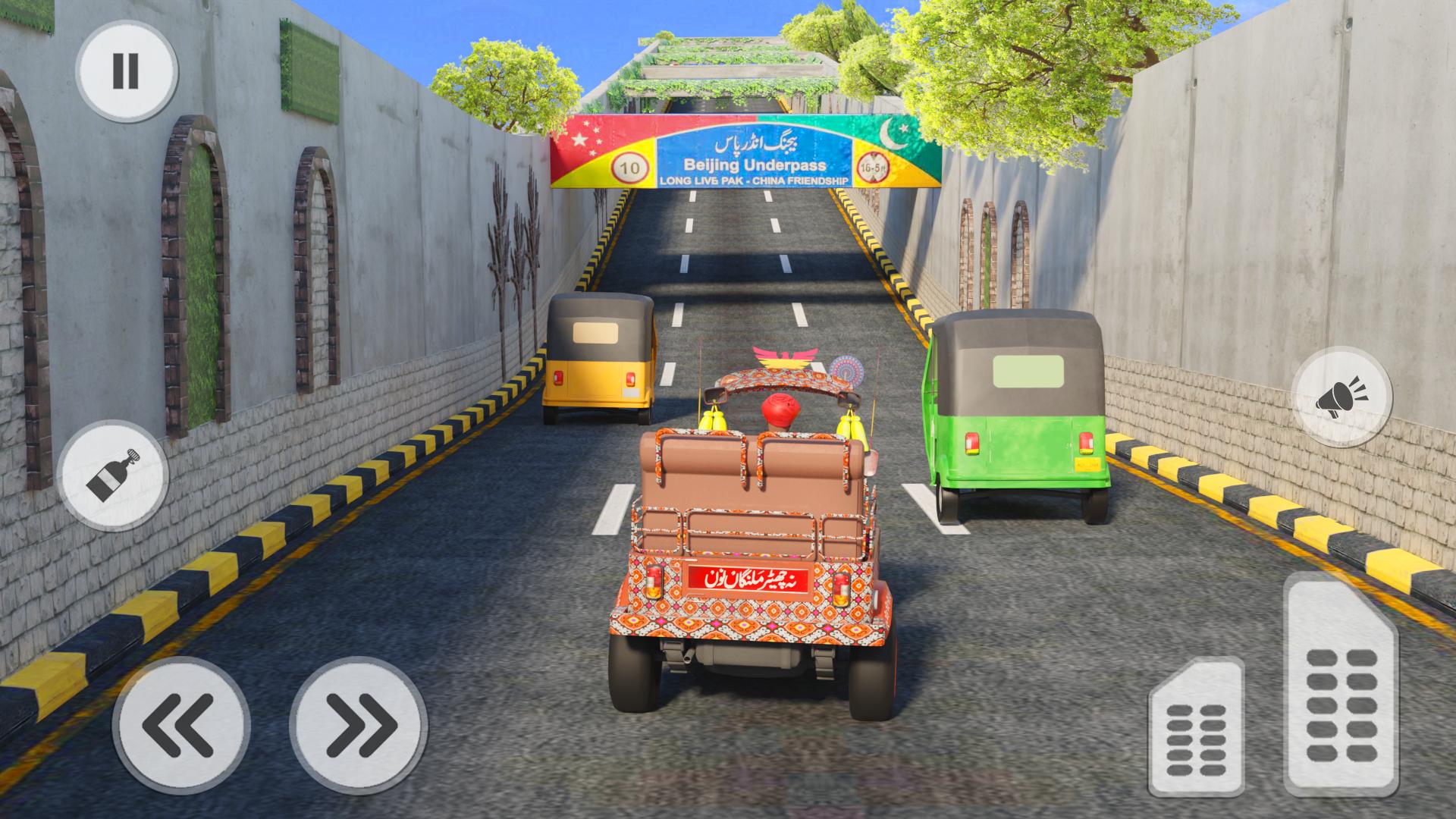Activate the nitro bottle boost
Screen dimensions: 1456x819
(x=113, y=474)
